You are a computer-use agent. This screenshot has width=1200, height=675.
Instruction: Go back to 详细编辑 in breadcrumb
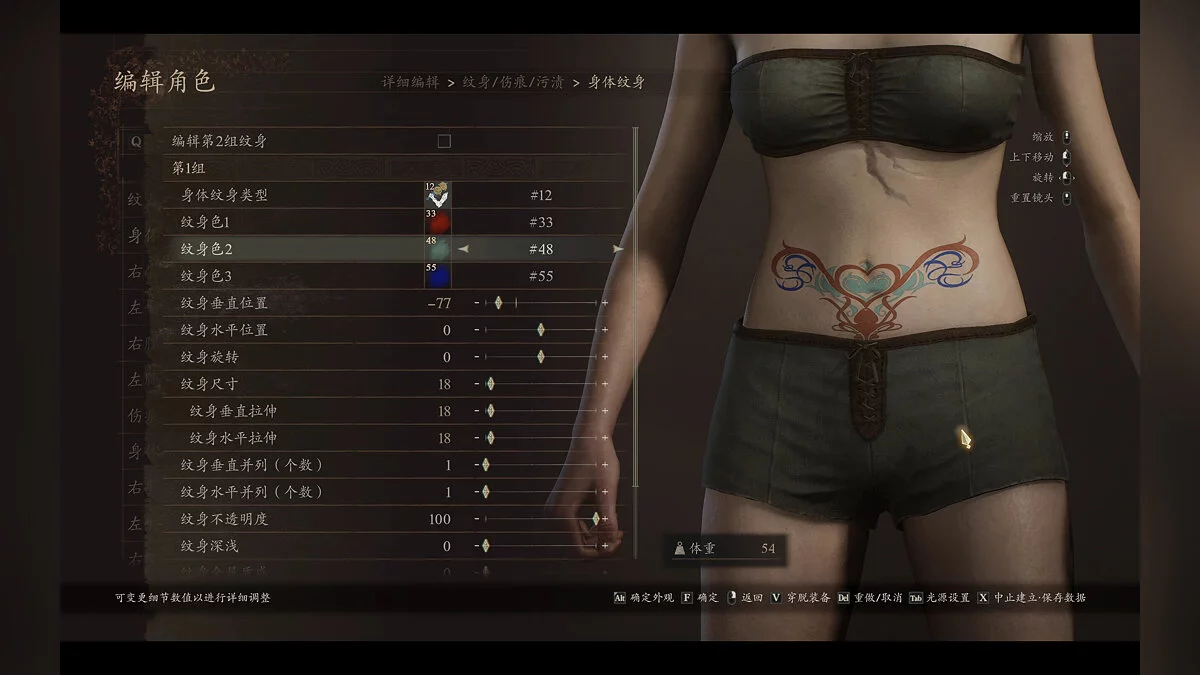tap(410, 82)
